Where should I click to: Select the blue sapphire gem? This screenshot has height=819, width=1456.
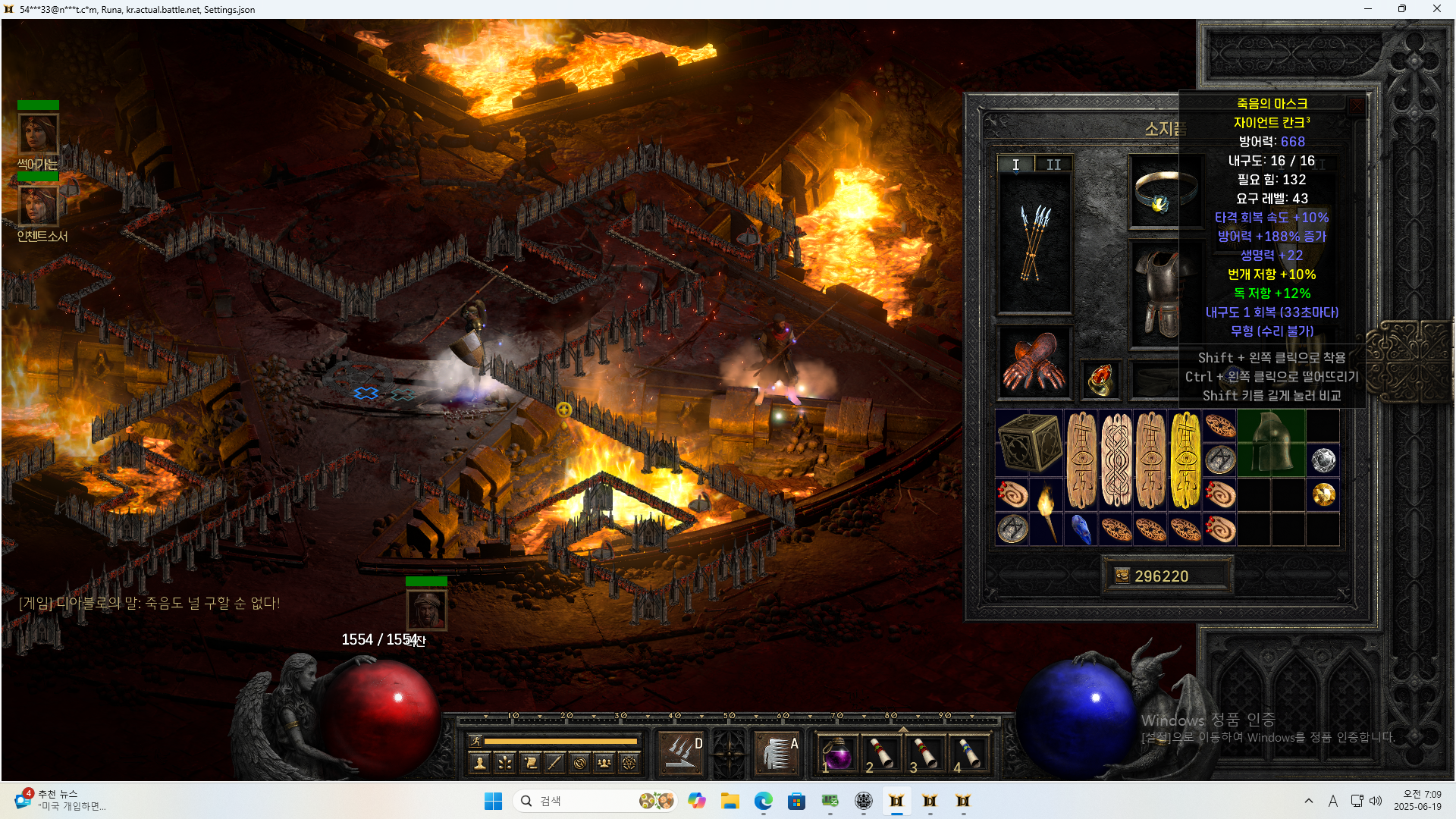point(1081,529)
